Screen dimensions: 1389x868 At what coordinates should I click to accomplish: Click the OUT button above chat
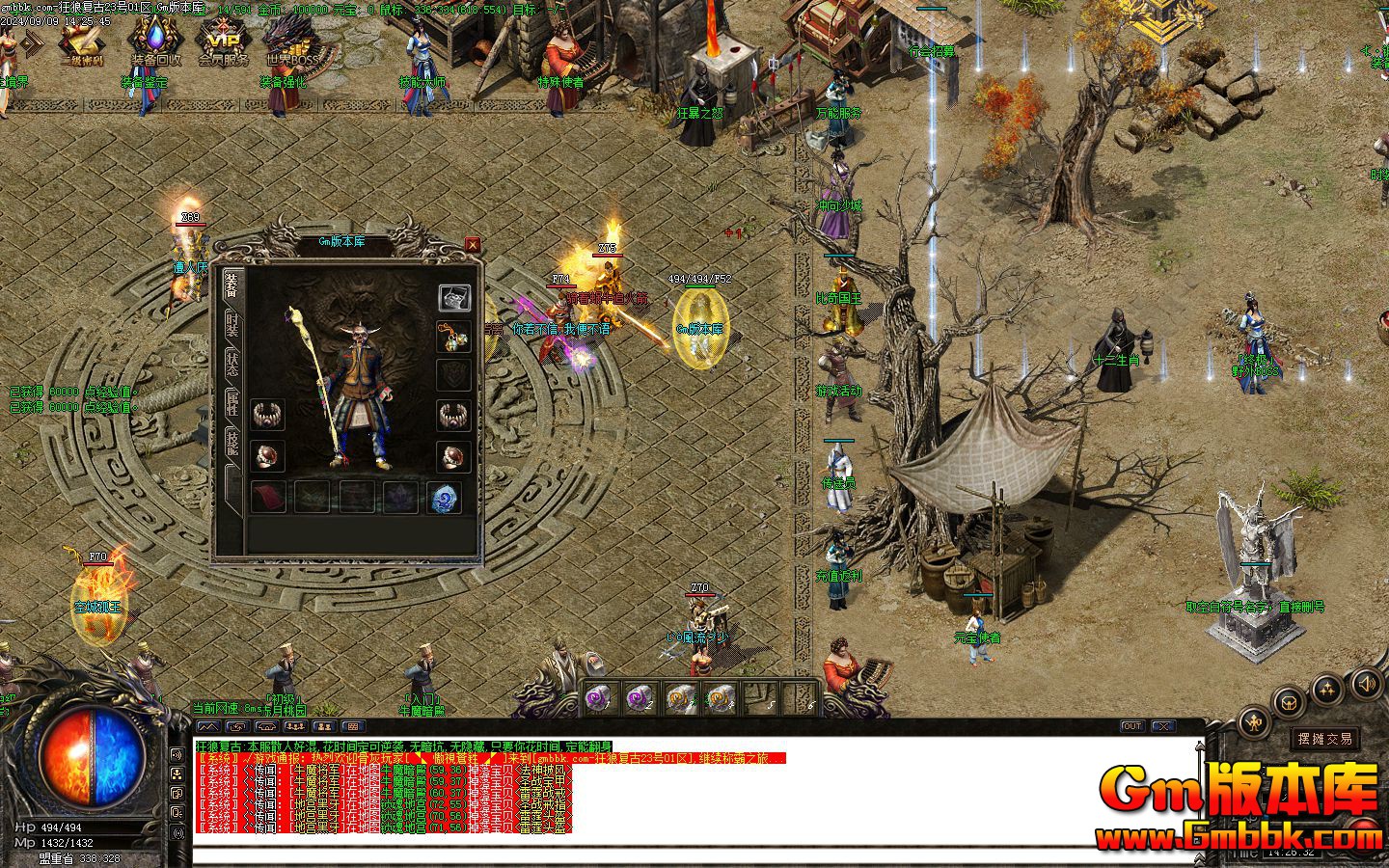click(x=1131, y=726)
